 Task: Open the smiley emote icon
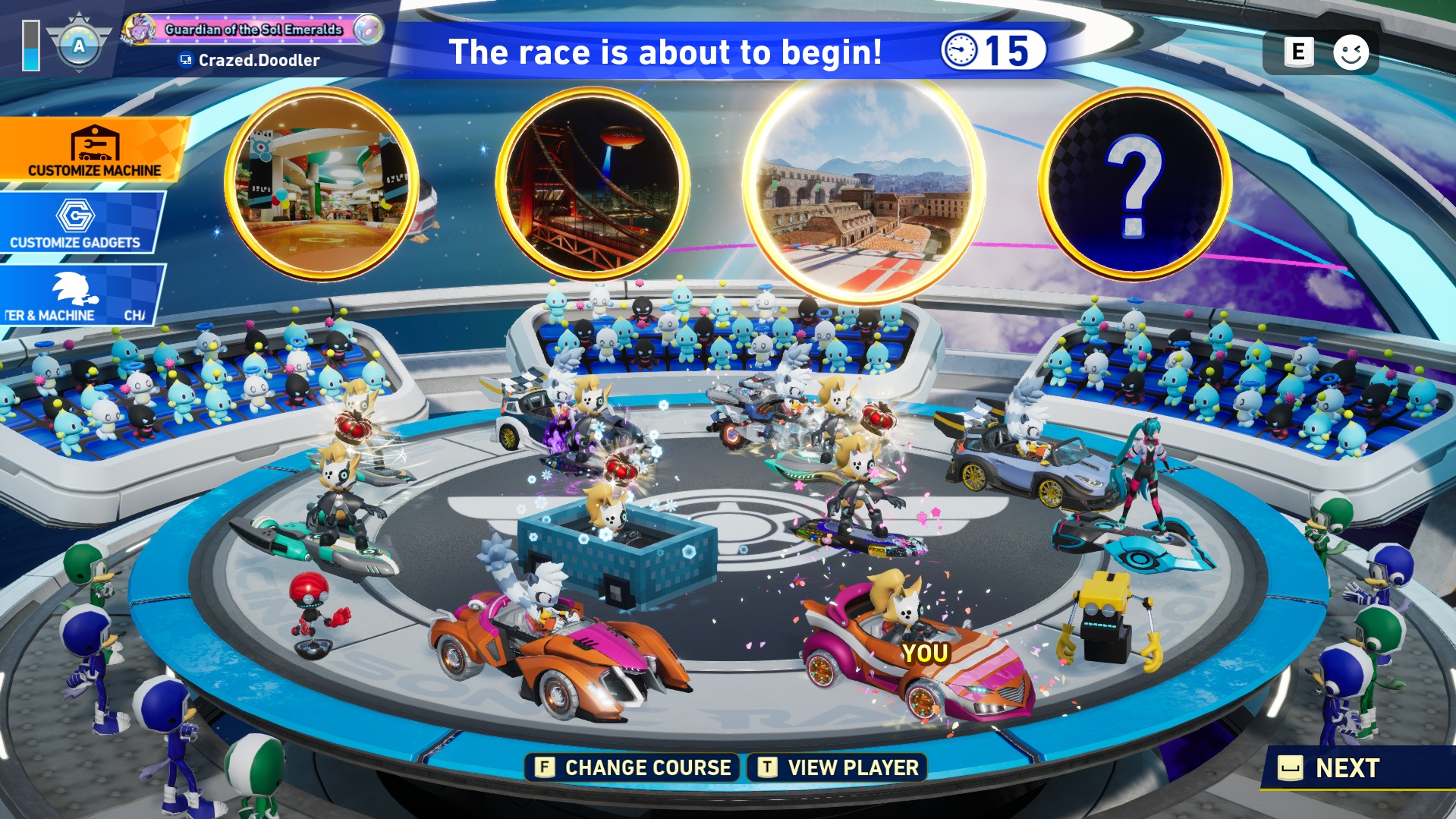1351,52
